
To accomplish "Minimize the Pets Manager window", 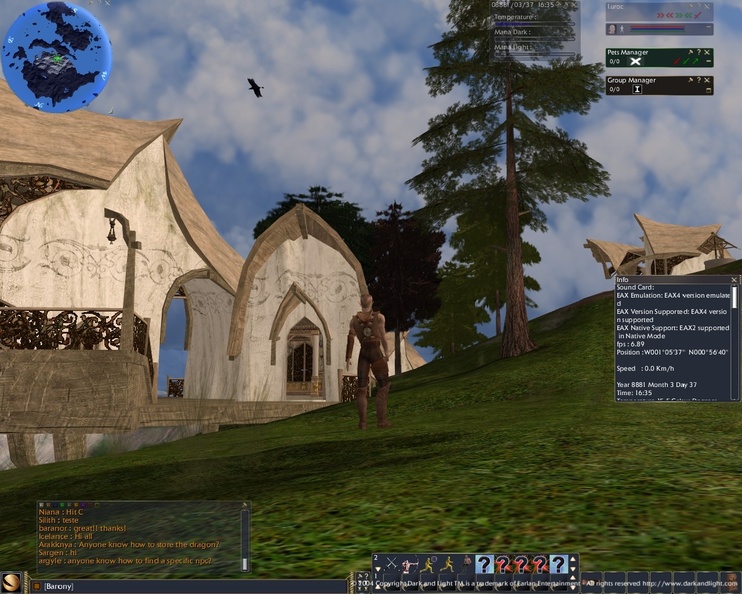I will (709, 62).
